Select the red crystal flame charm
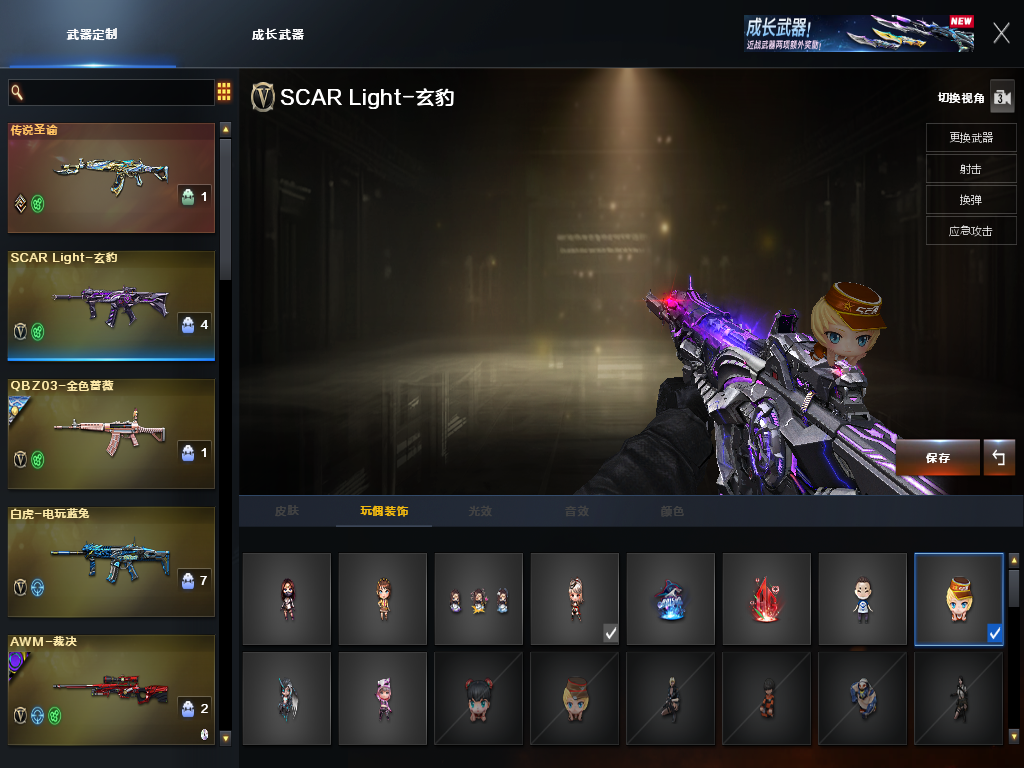 click(x=766, y=599)
